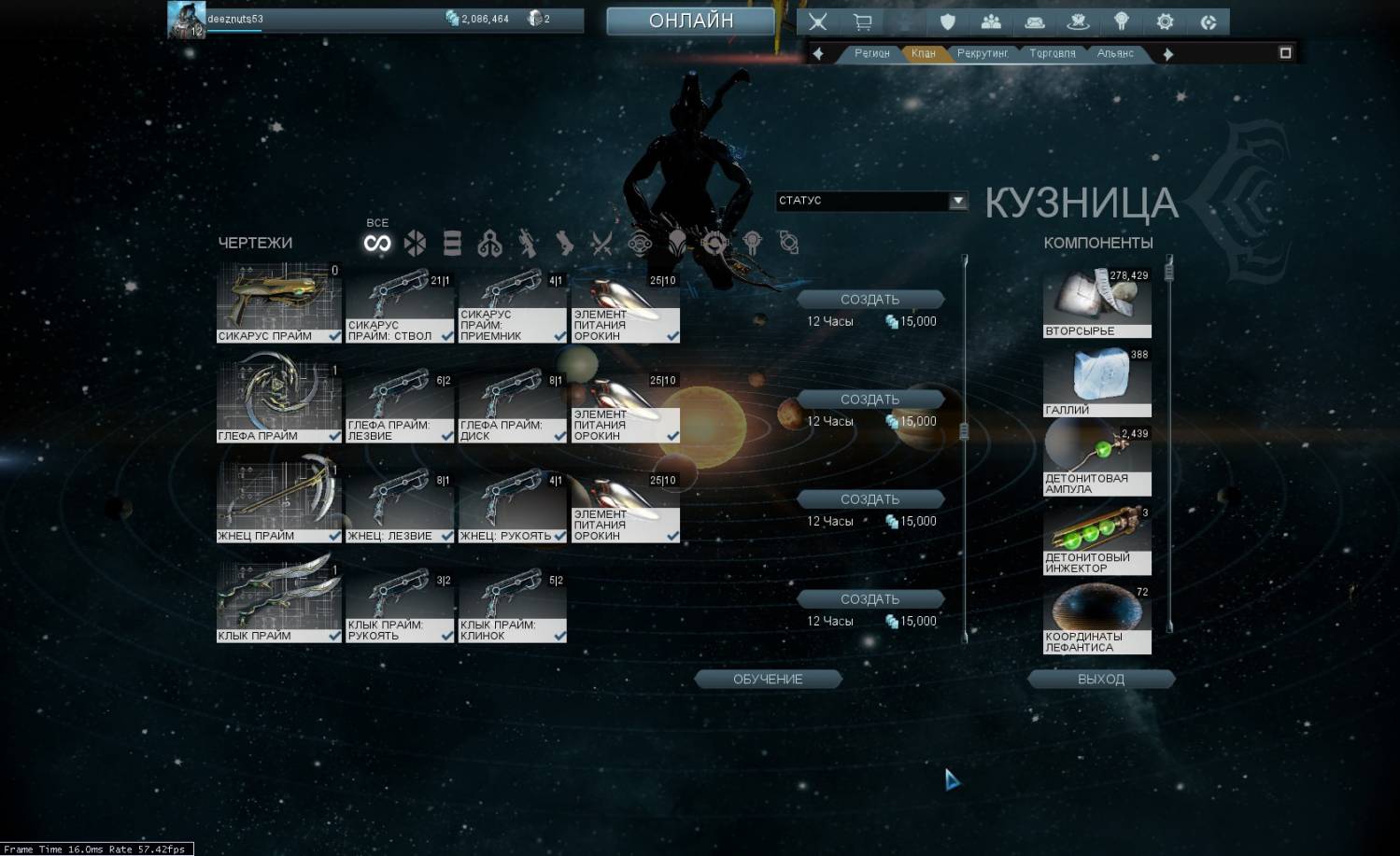Select the Клык Прайм blueprint
Screen dimensions: 1400x856
(x=278, y=602)
